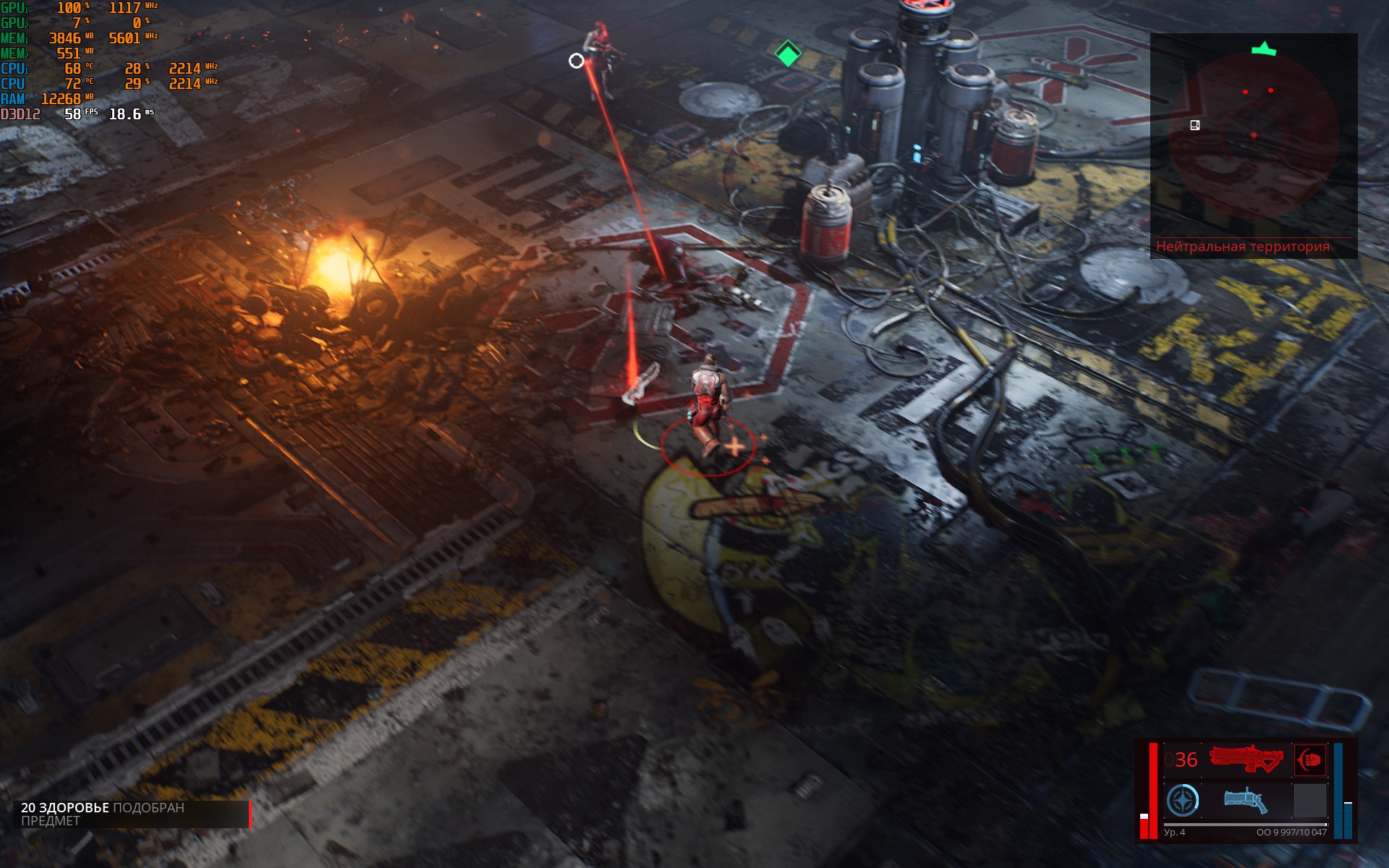Viewport: 1389px width, 868px height.
Task: Select the green objective marker on the minimap
Action: click(x=1264, y=49)
